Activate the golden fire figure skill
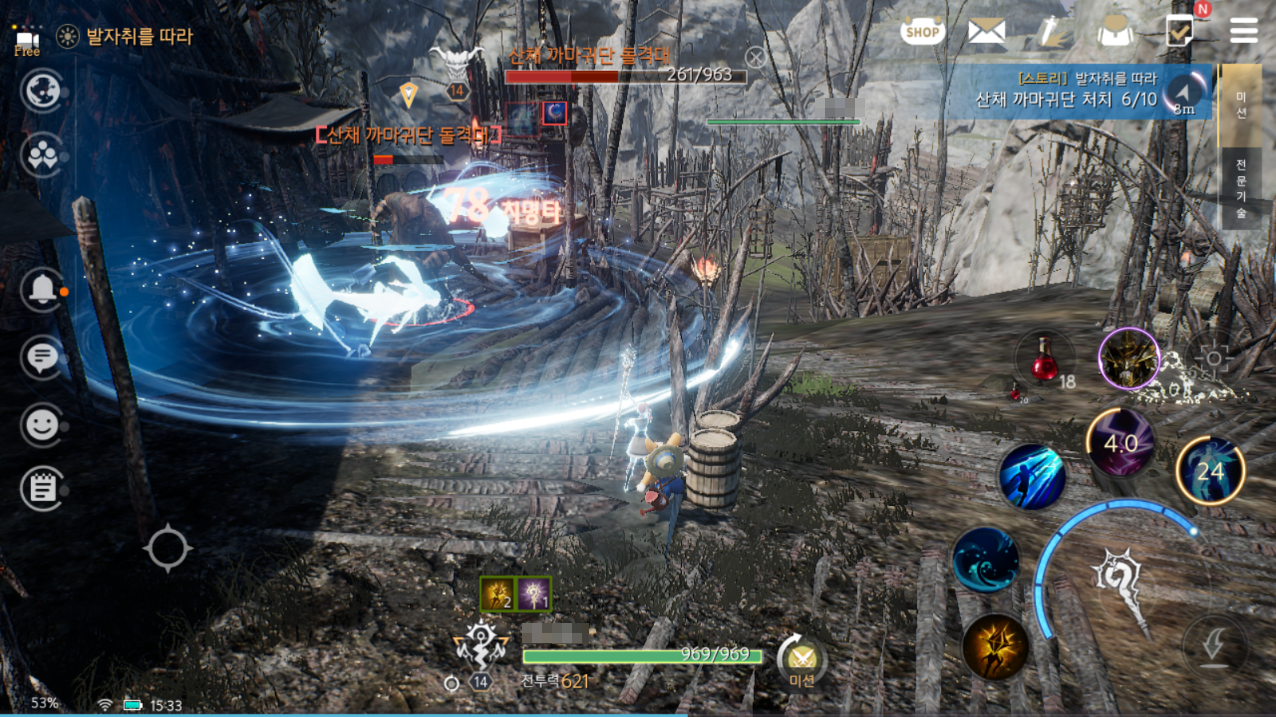 click(995, 646)
